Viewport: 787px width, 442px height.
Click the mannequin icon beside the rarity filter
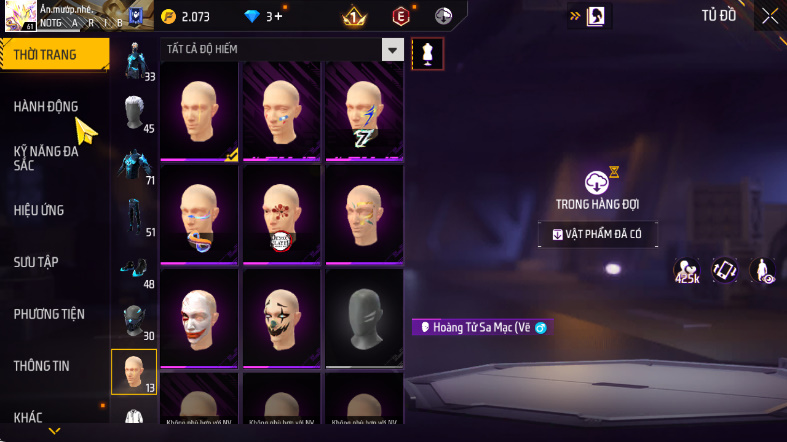click(x=427, y=54)
